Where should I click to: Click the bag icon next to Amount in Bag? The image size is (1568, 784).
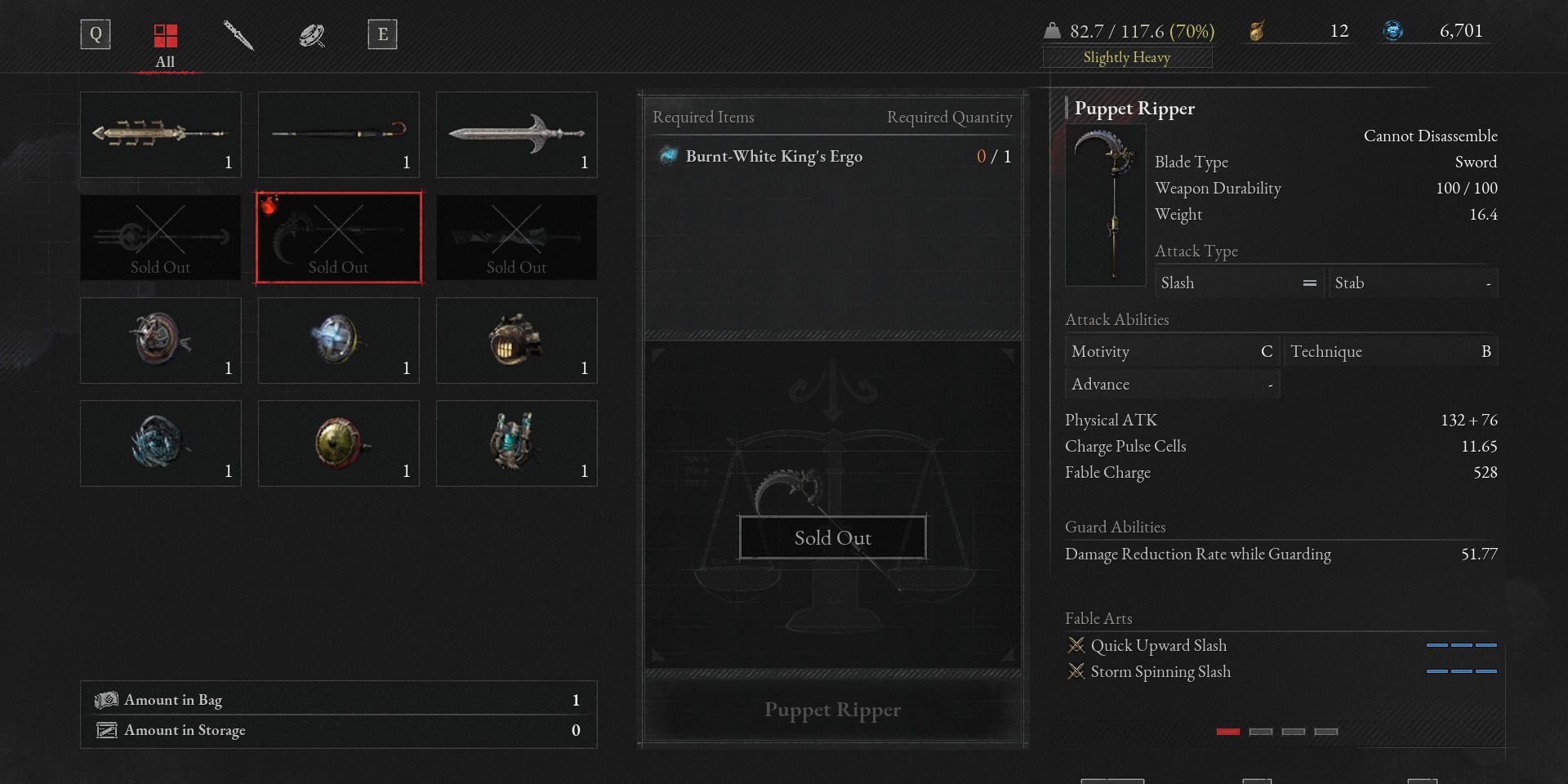tap(106, 700)
